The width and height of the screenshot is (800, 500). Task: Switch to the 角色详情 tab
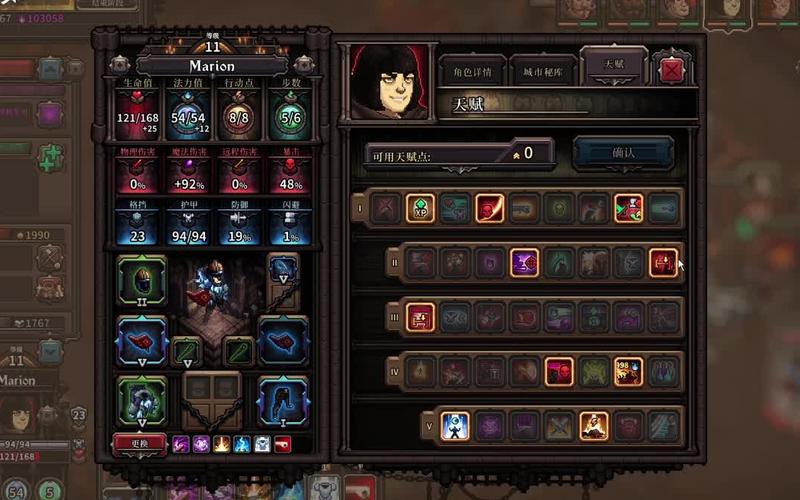tap(475, 72)
